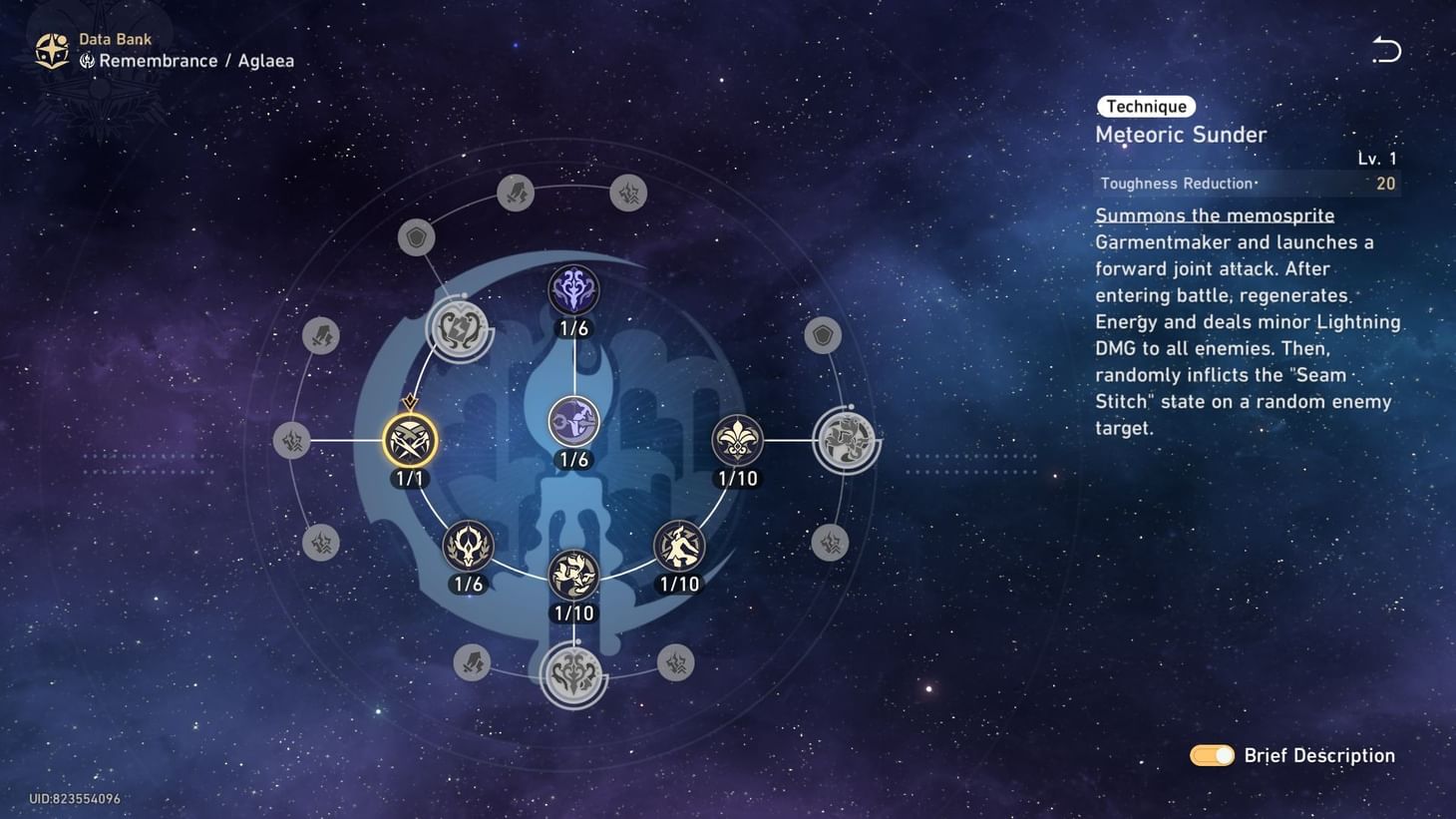Screen dimensions: 1456x819
Task: Select the central Skill trace node
Action: (573, 420)
